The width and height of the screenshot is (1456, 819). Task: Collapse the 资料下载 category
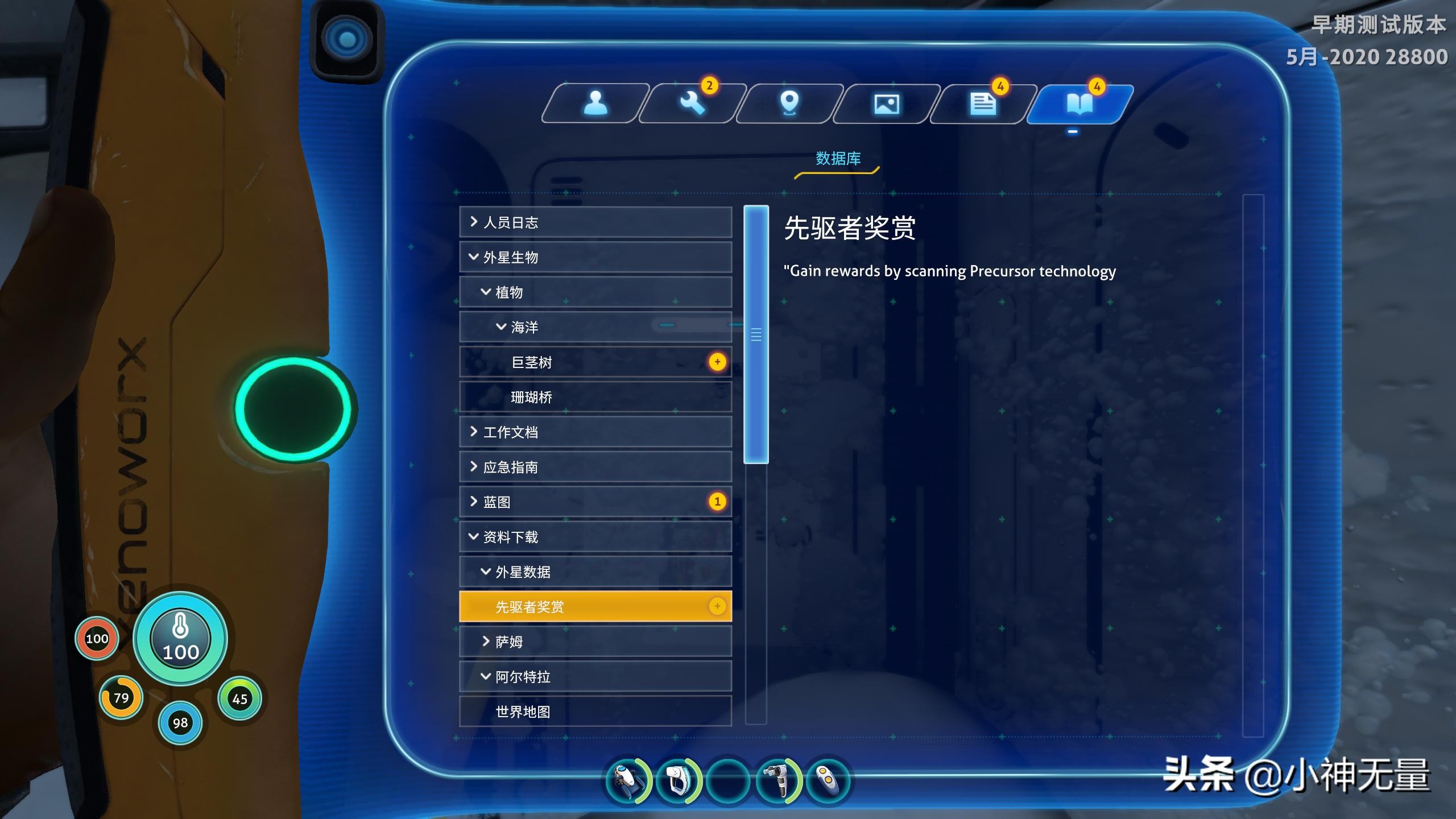click(x=595, y=537)
